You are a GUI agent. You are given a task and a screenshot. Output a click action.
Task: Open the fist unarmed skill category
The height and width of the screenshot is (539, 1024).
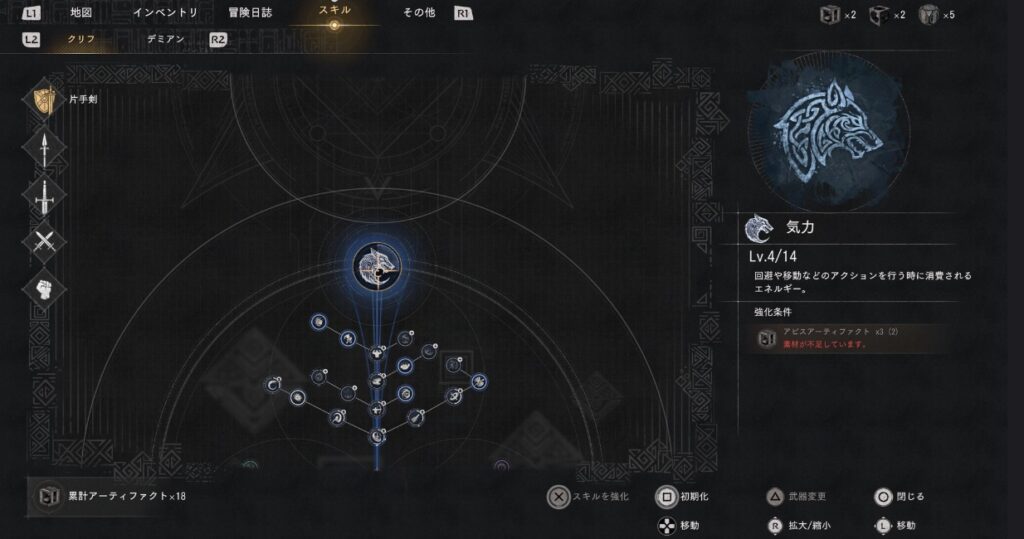(45, 289)
